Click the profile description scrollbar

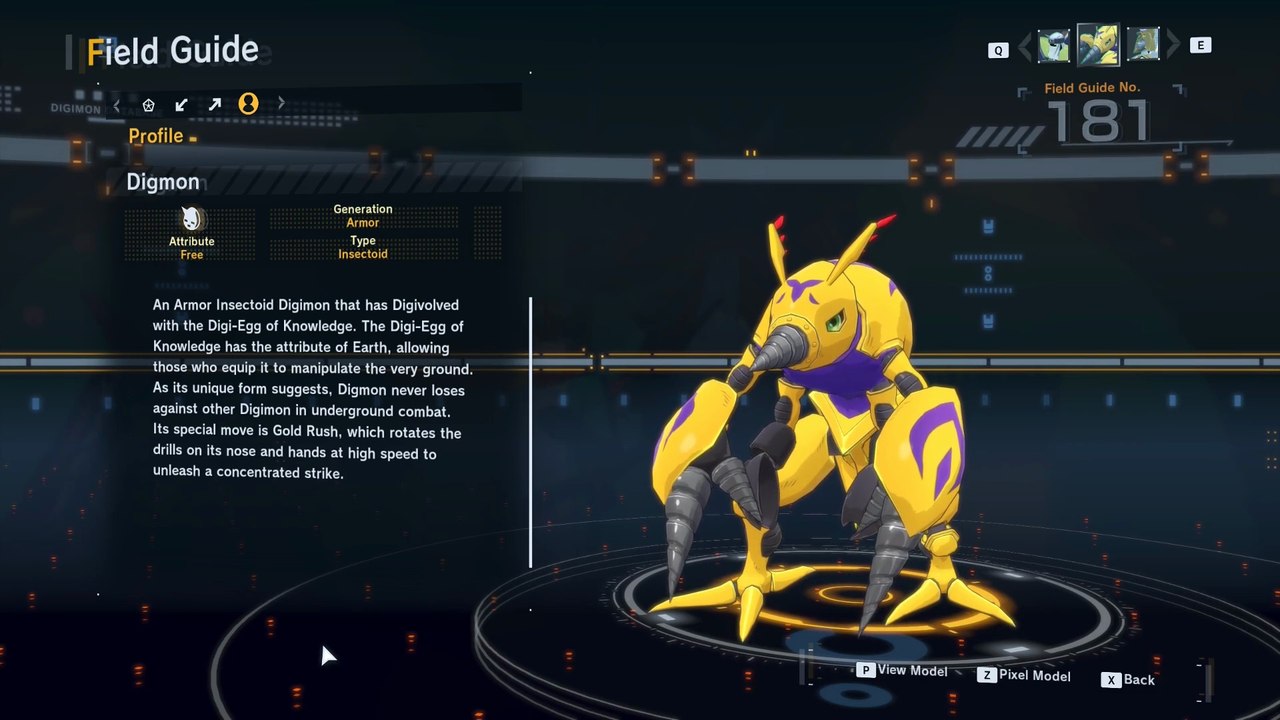pos(530,431)
